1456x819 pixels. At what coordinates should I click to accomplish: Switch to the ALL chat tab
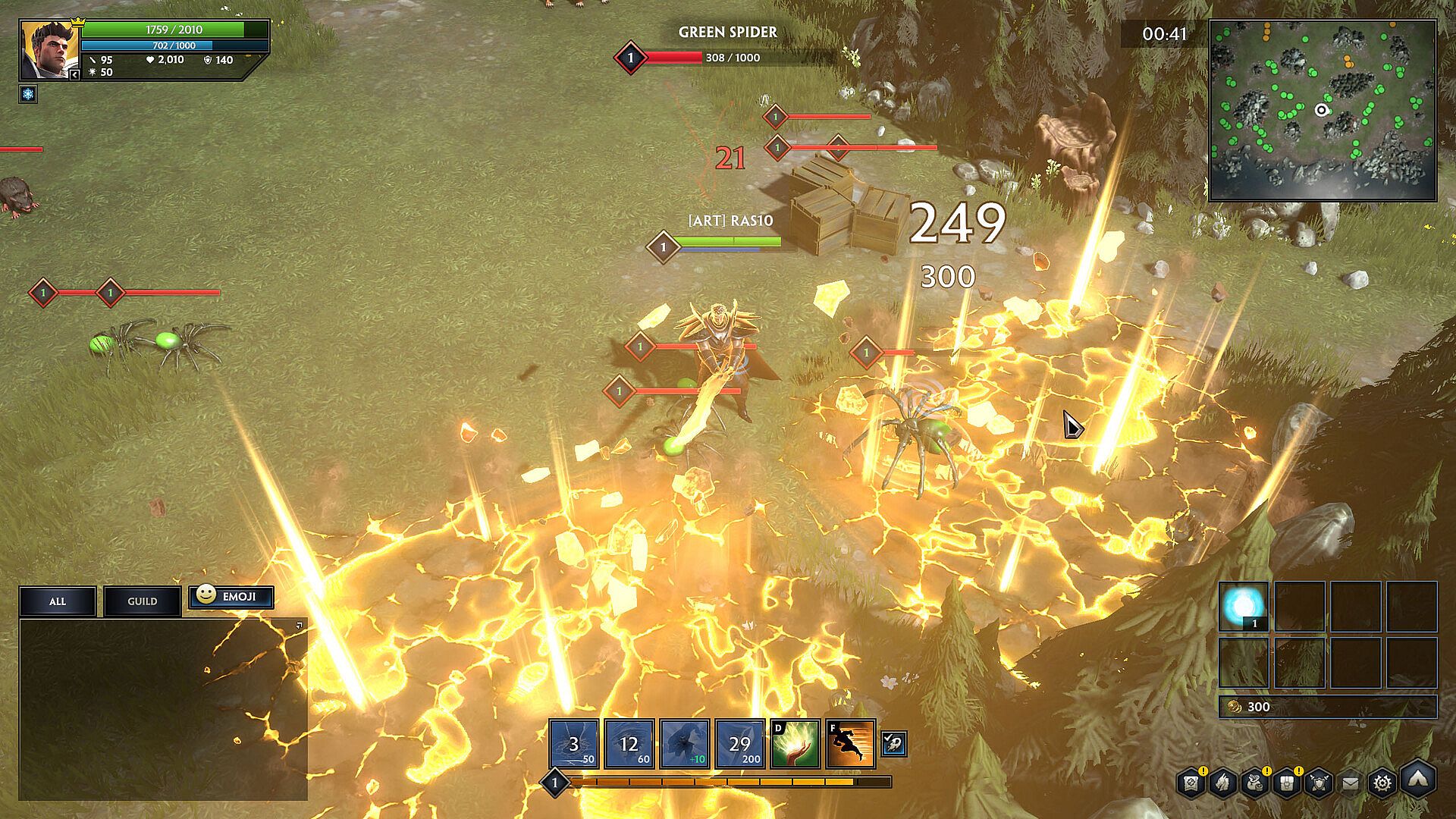pyautogui.click(x=58, y=601)
